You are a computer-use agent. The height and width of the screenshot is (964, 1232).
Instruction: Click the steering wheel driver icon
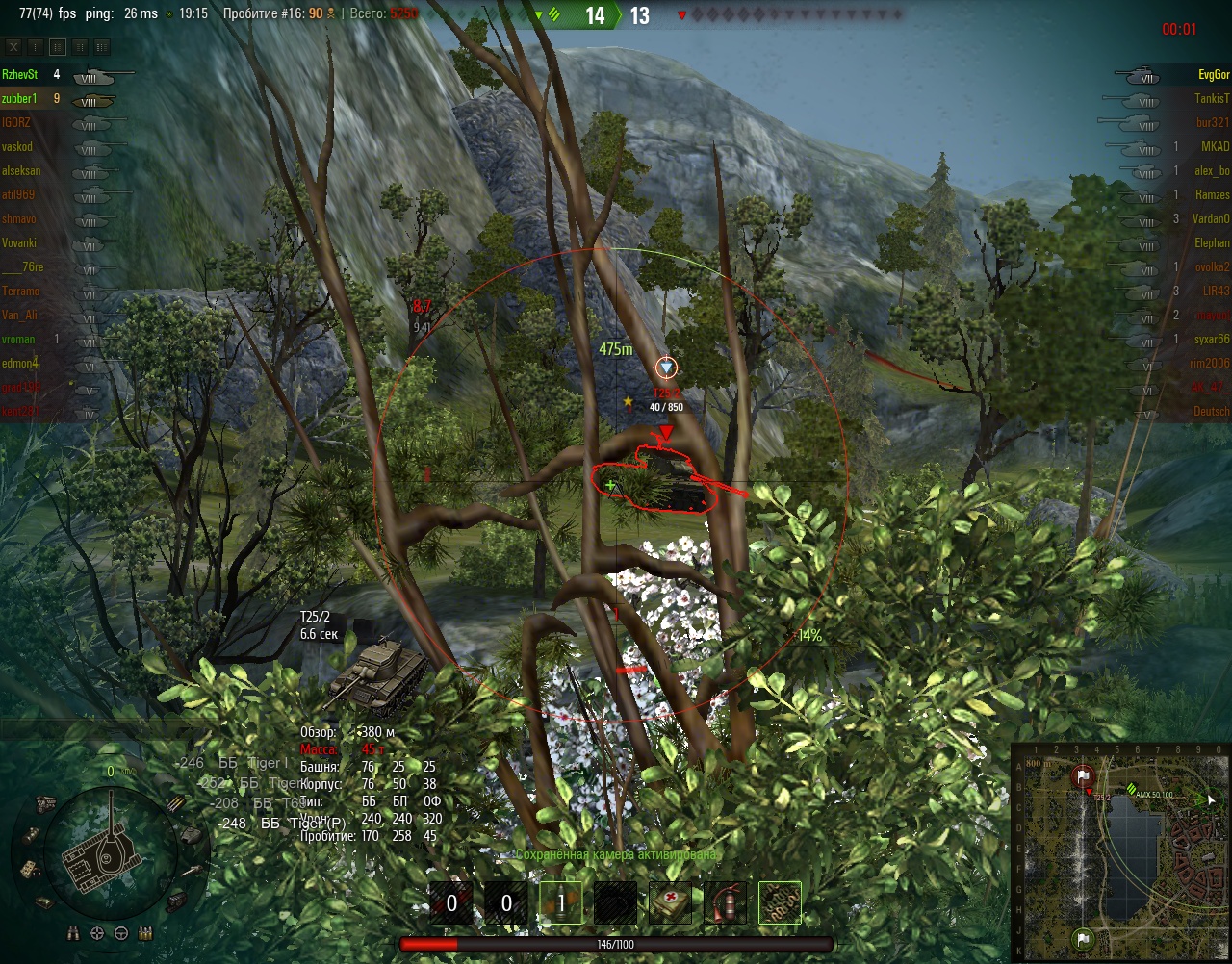121,933
